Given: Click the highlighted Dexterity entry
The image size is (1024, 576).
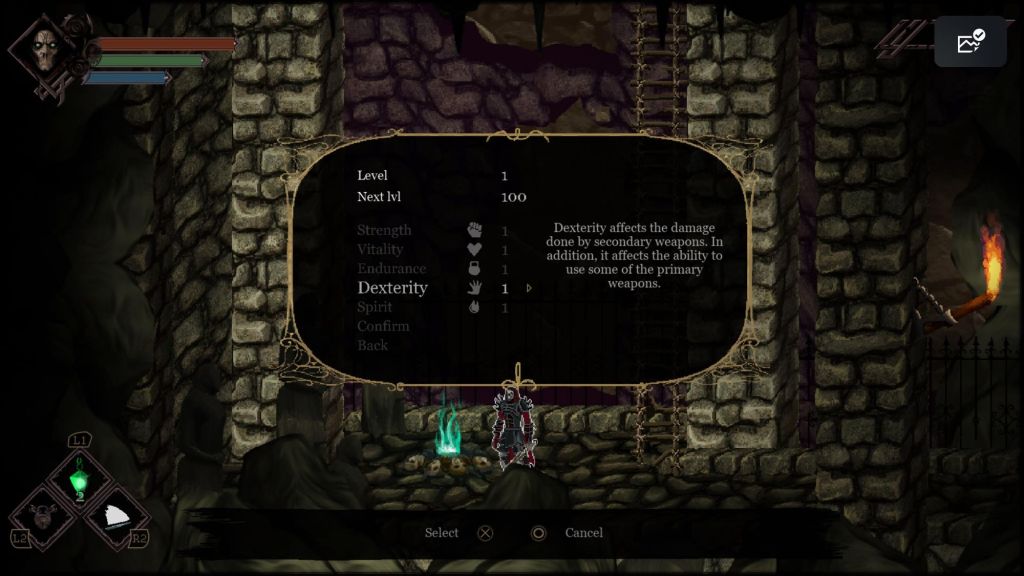Looking at the screenshot, I should point(392,288).
